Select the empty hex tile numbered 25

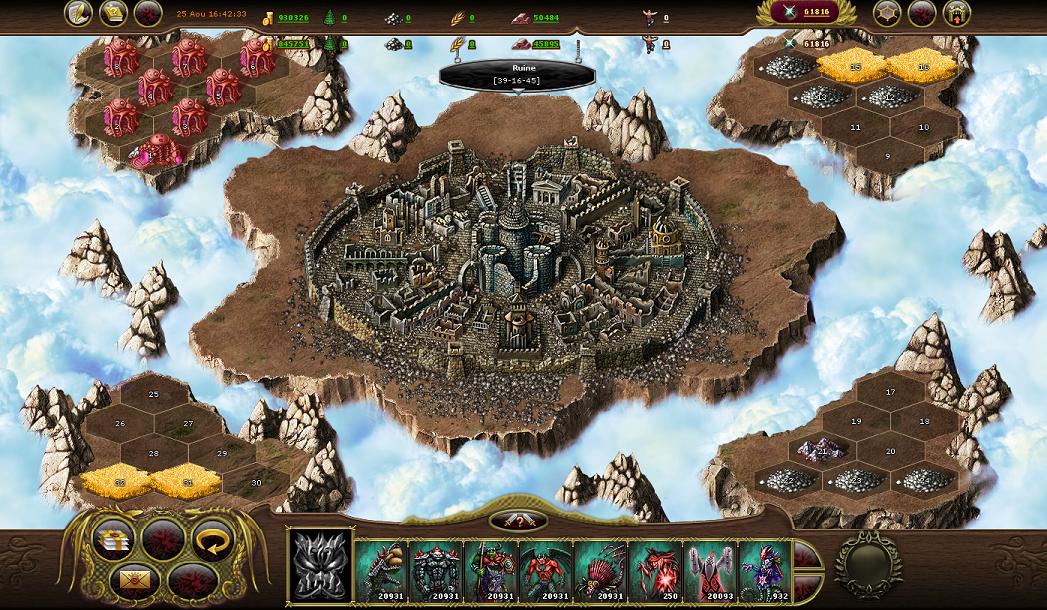(153, 396)
